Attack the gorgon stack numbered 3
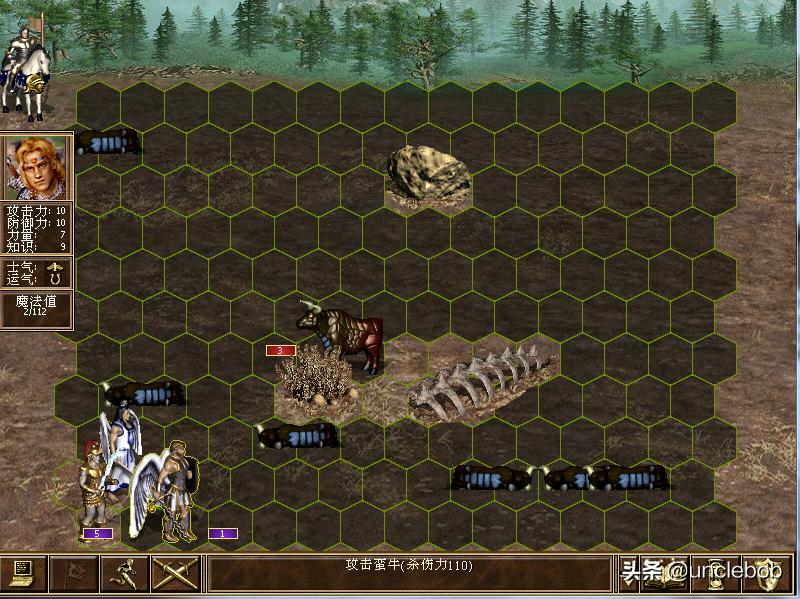This screenshot has height=599, width=800. pos(340,335)
